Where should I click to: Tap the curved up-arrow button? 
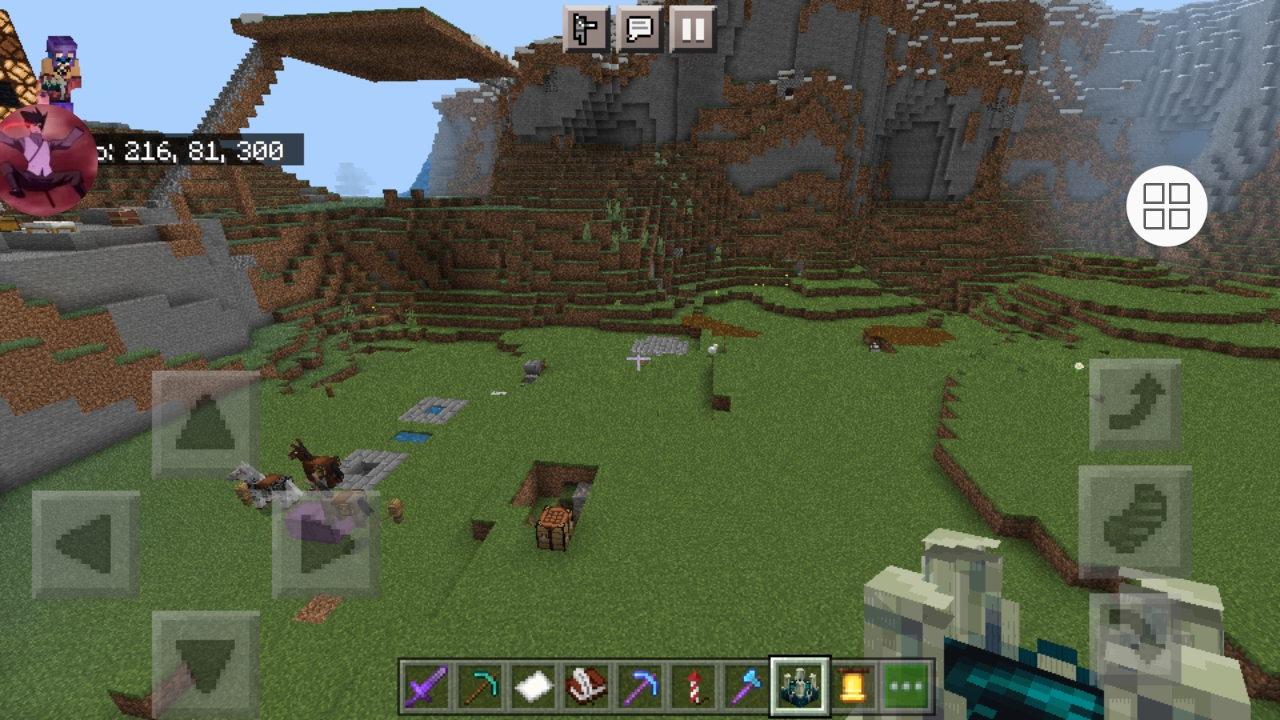point(1135,405)
